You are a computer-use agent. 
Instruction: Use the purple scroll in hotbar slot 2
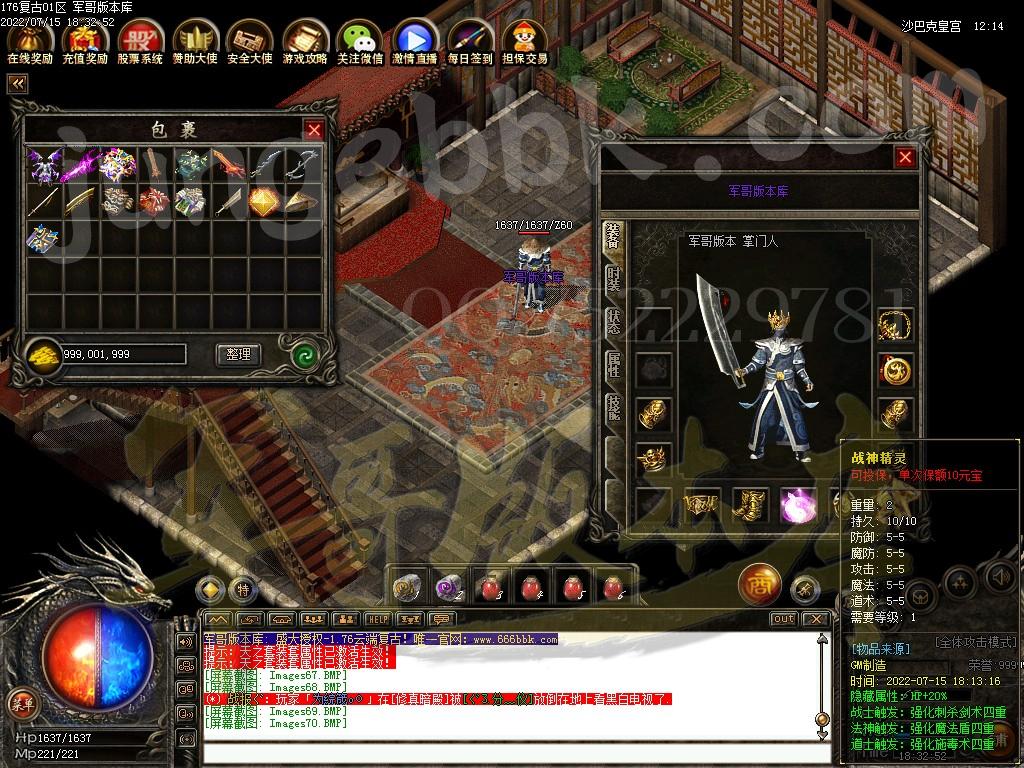[x=446, y=586]
